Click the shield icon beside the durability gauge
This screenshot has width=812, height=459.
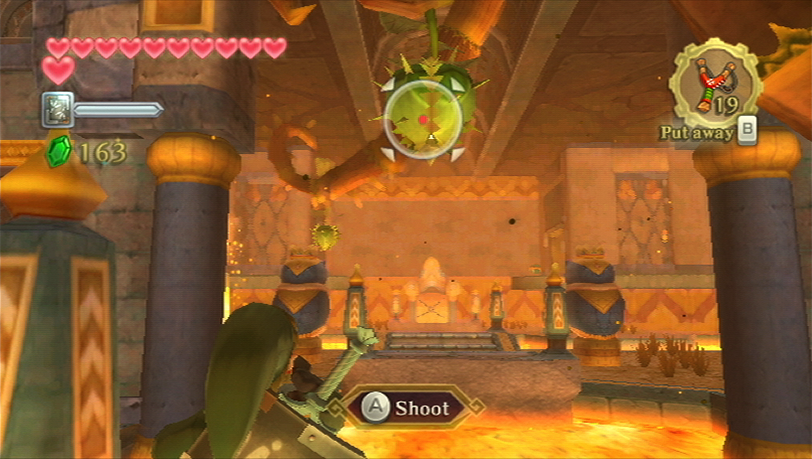point(57,109)
